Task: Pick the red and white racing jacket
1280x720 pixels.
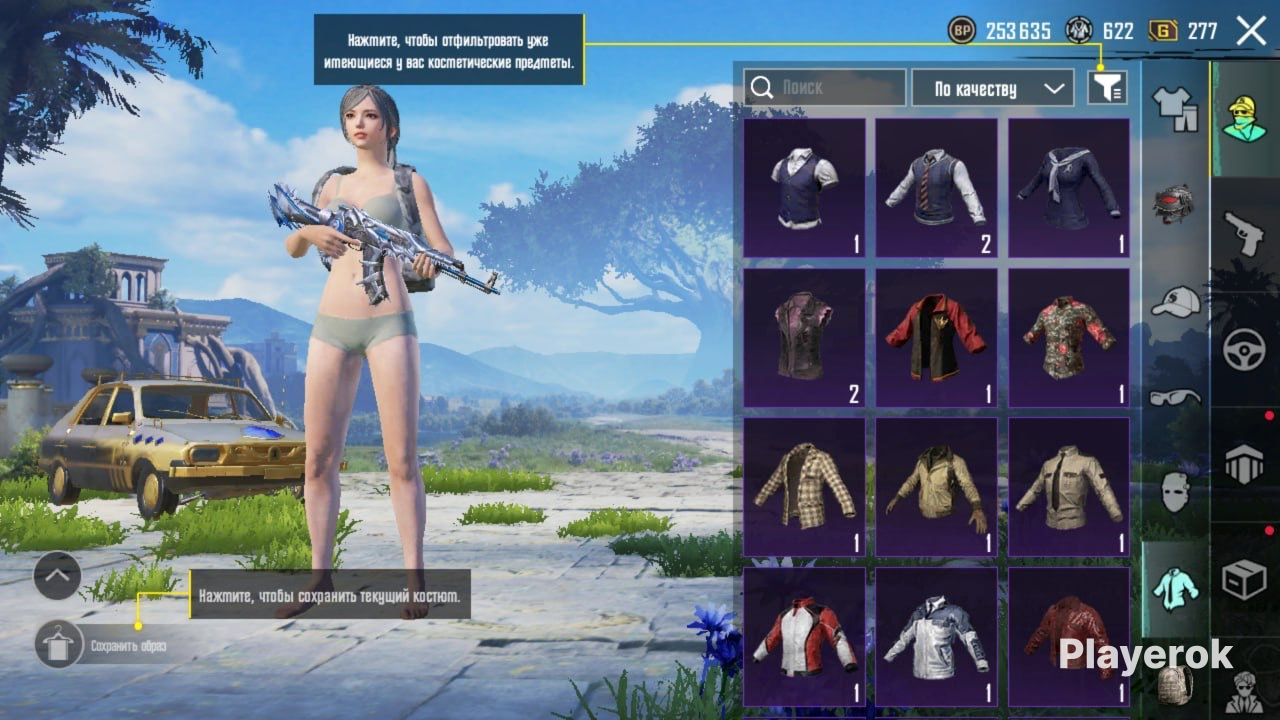Action: 804,637
